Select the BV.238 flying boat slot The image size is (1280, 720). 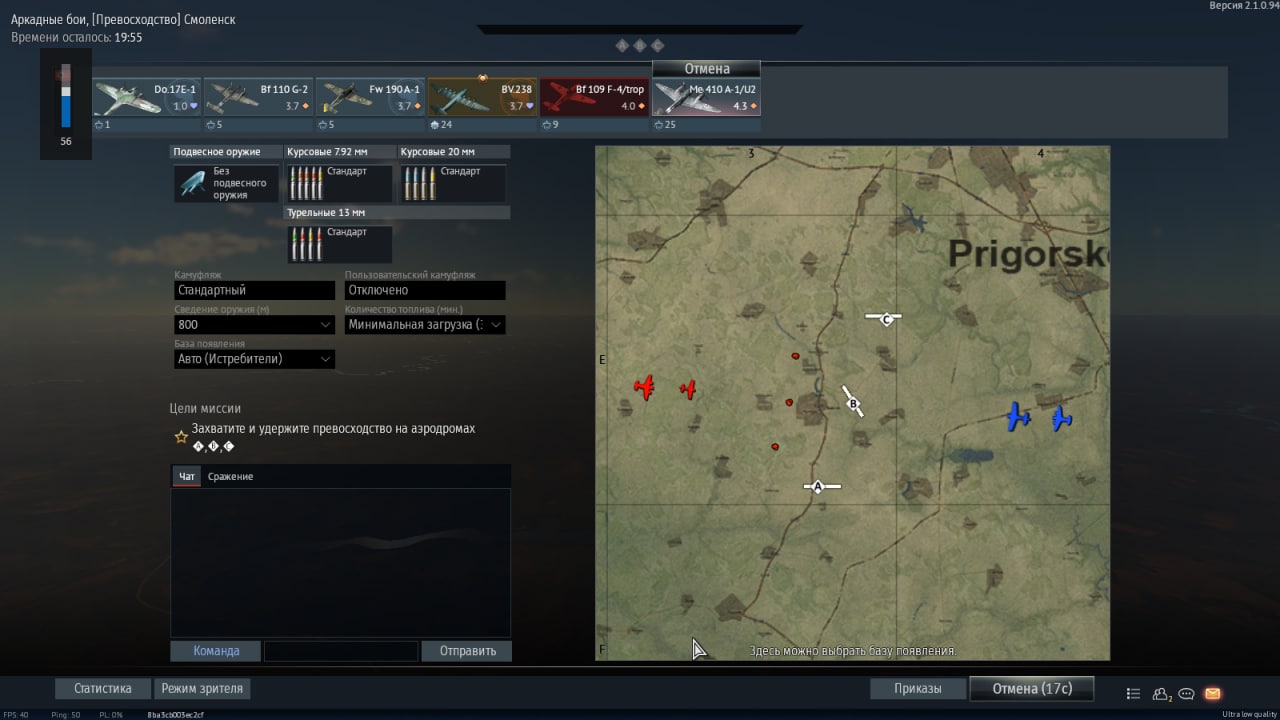482,98
